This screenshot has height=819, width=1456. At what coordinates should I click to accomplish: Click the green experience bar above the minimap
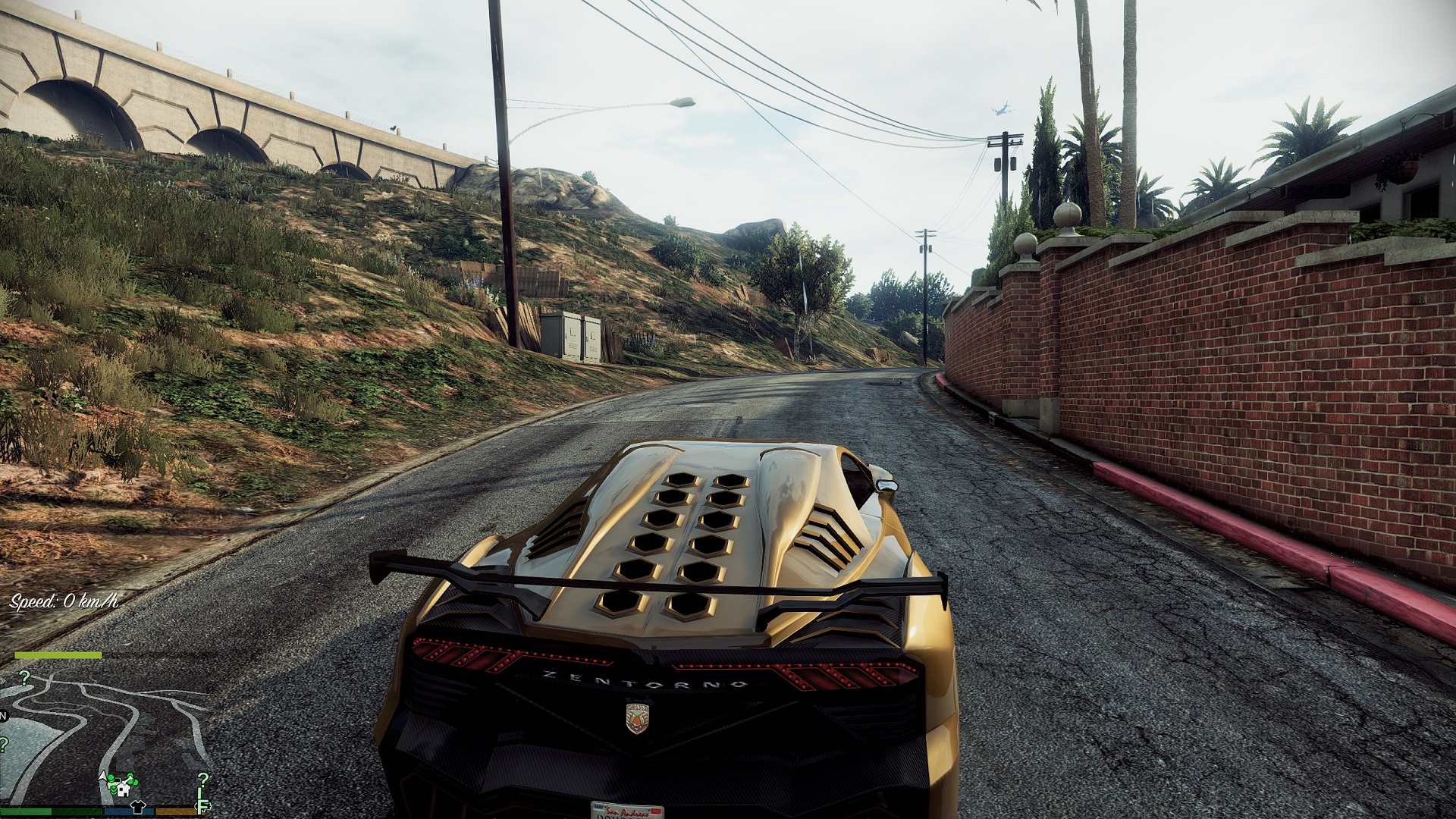click(58, 654)
